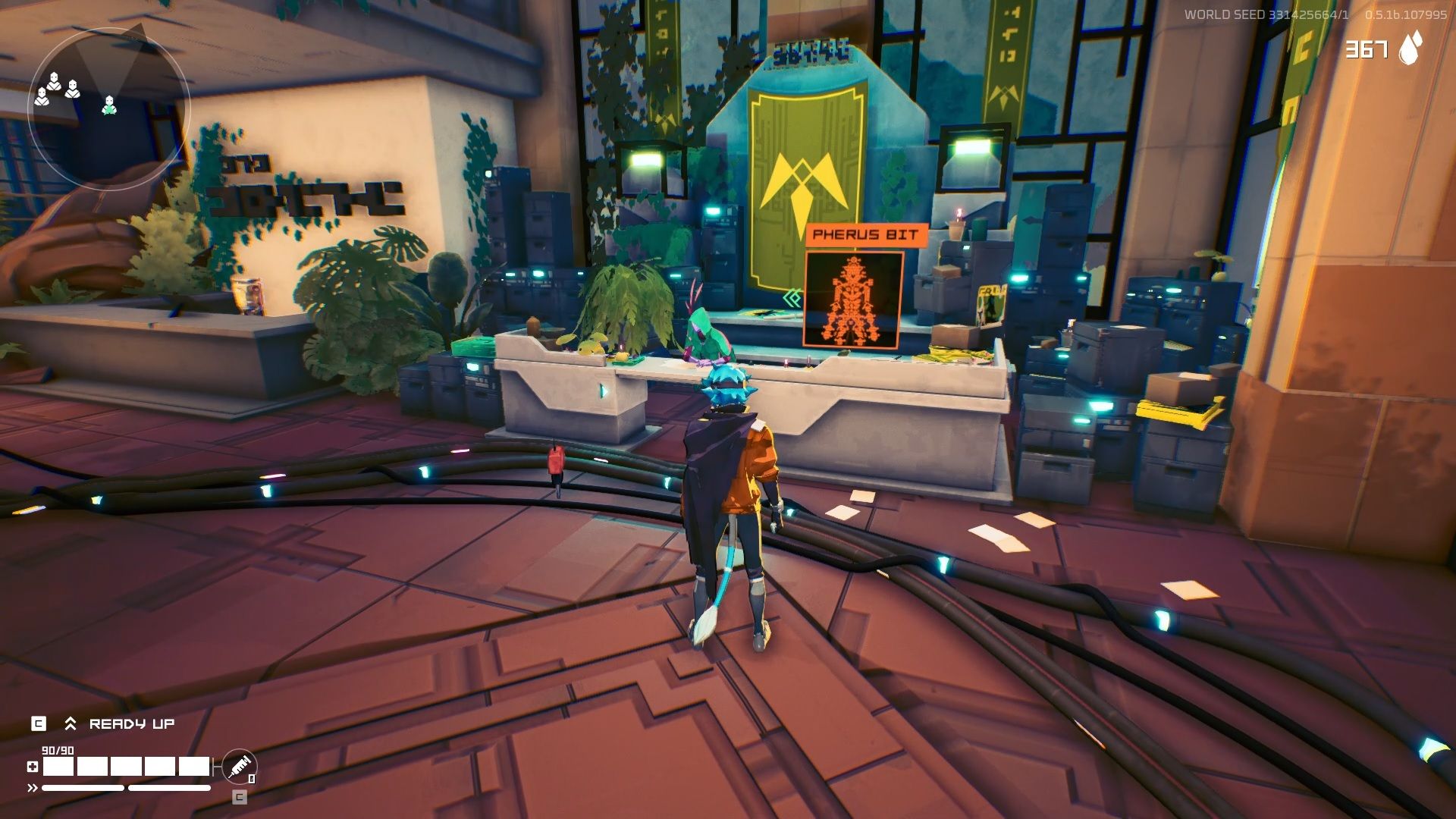Viewport: 1456px width, 819px height.
Task: Click the double chevron boost icon
Action: click(32, 787)
